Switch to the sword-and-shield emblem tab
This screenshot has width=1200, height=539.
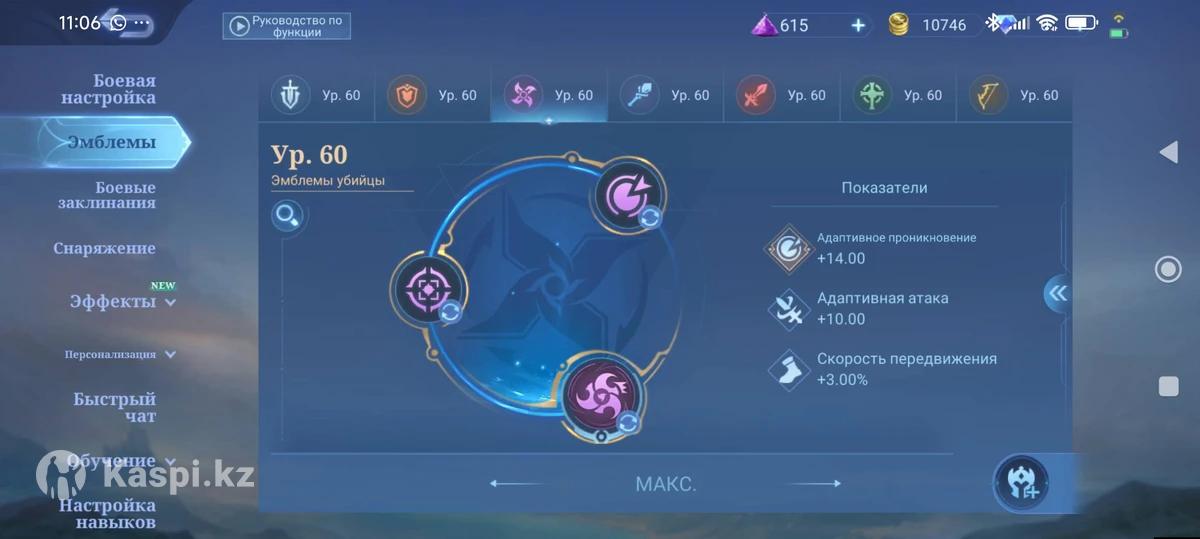click(x=315, y=96)
